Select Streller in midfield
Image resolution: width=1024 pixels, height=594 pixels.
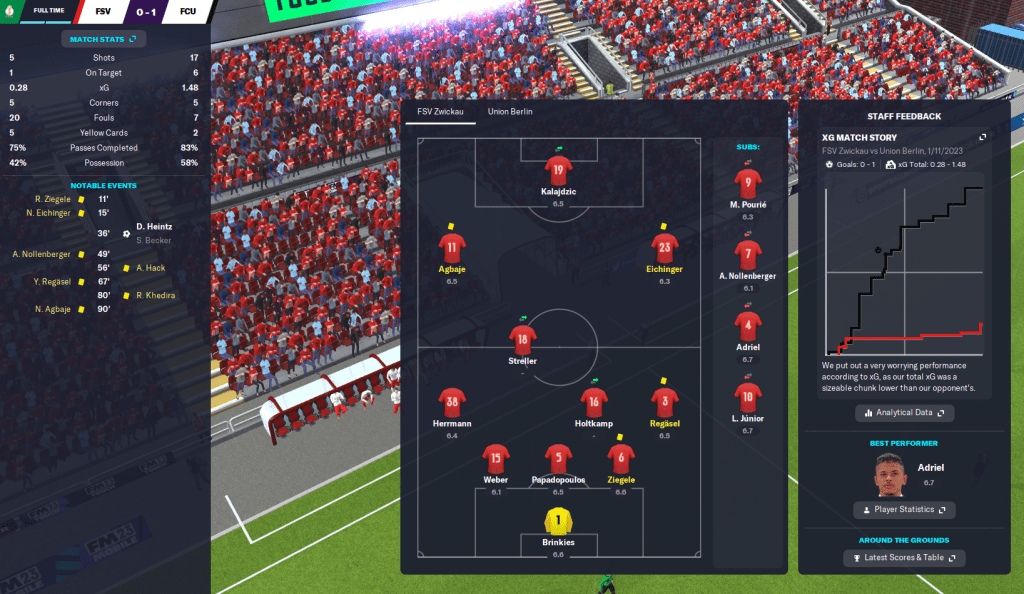[522, 340]
